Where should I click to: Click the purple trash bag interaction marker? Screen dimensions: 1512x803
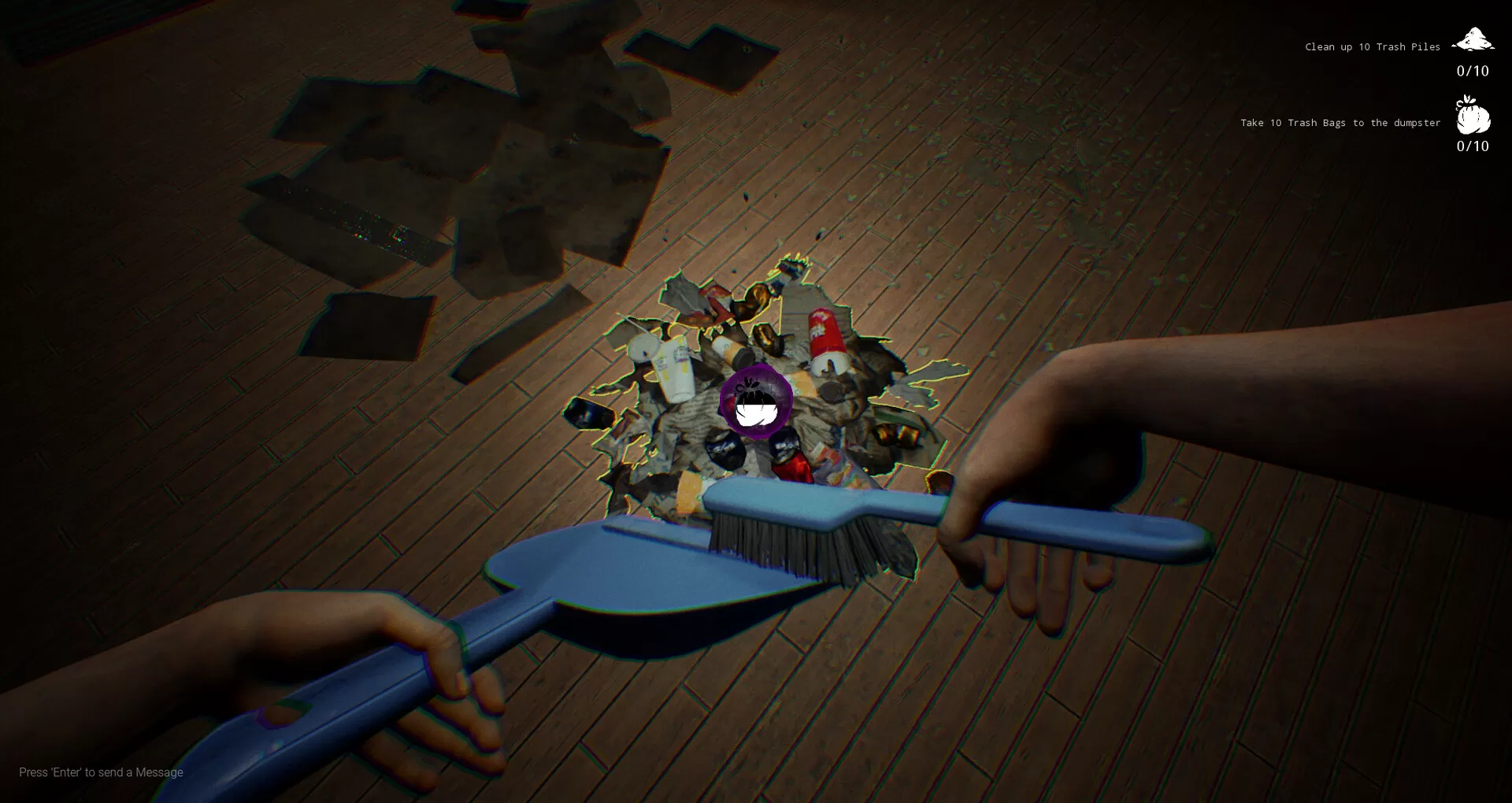[756, 401]
